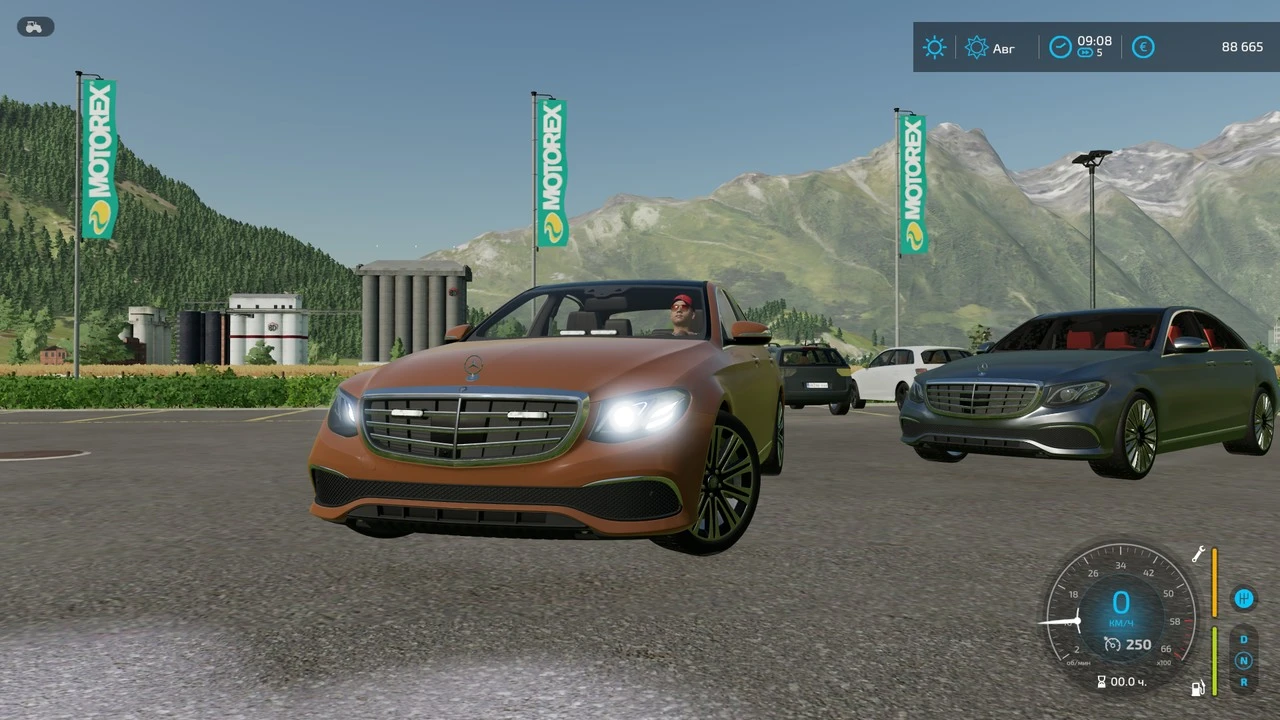Open the clock icon in the top bar
This screenshot has height=720, width=1280.
[x=1060, y=46]
